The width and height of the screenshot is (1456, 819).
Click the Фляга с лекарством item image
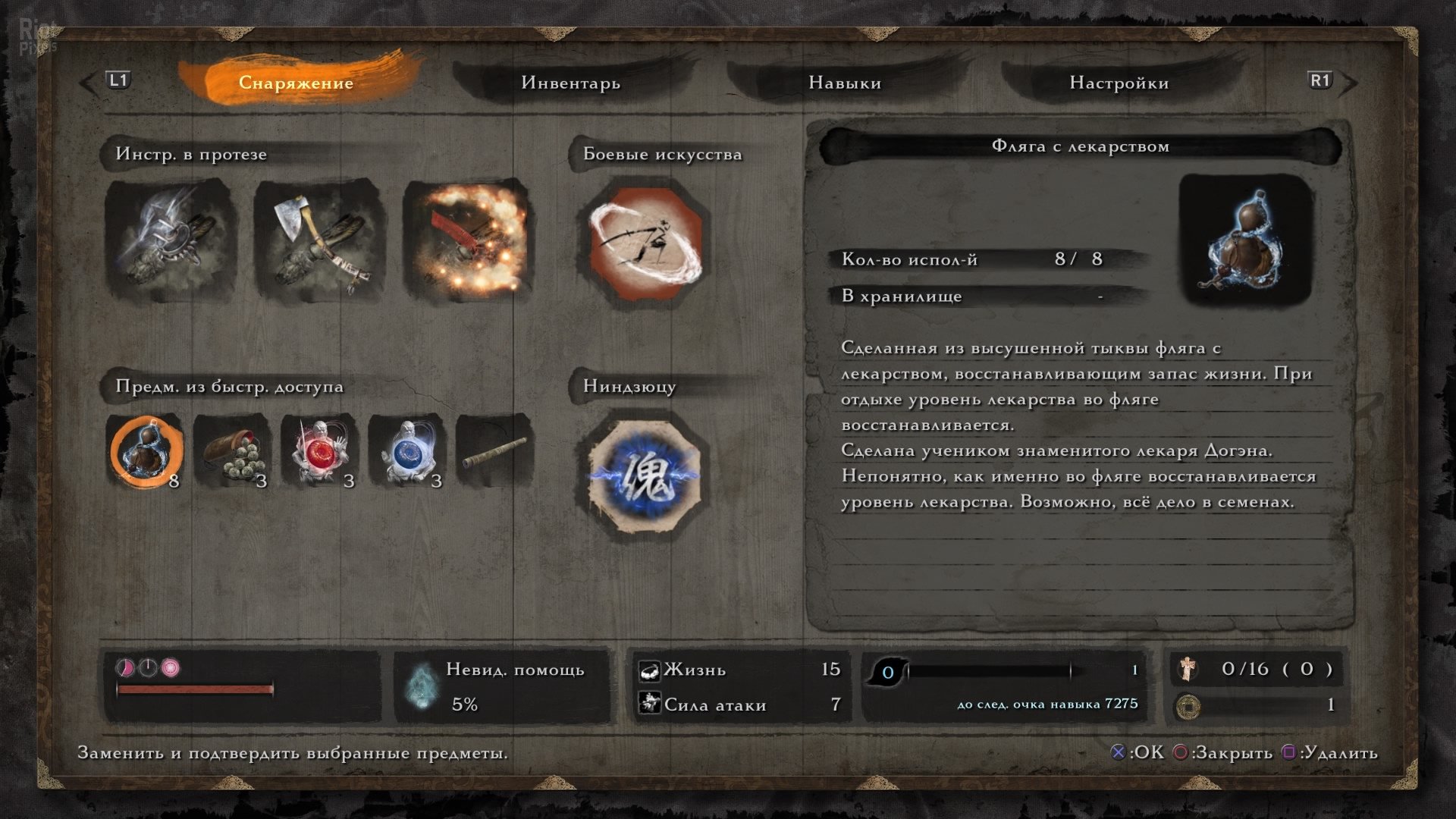1246,240
